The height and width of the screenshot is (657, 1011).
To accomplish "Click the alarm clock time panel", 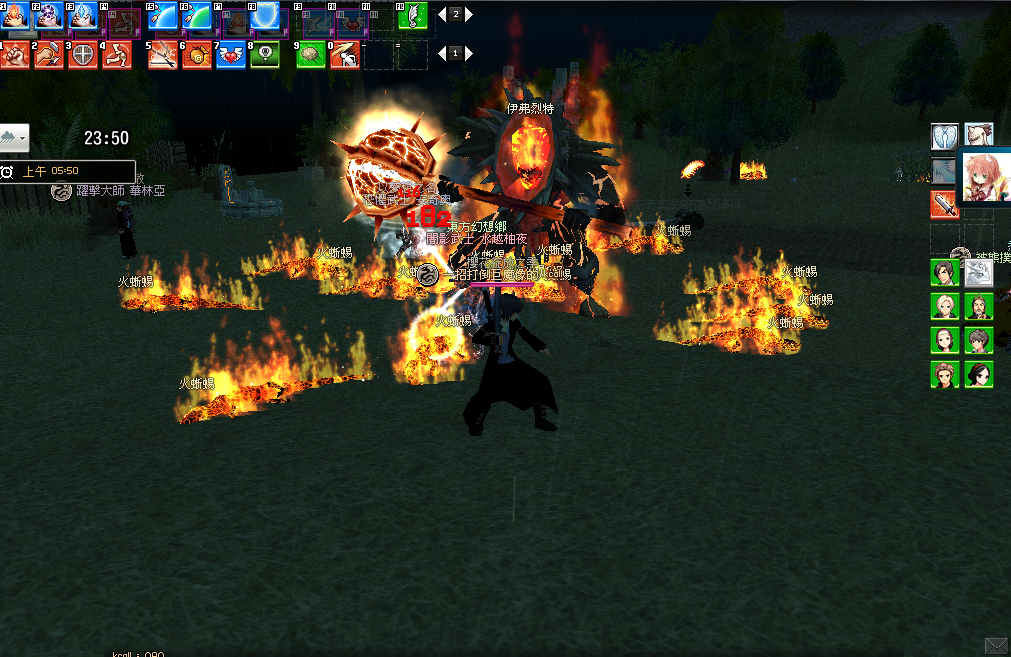I will pyautogui.click(x=67, y=171).
